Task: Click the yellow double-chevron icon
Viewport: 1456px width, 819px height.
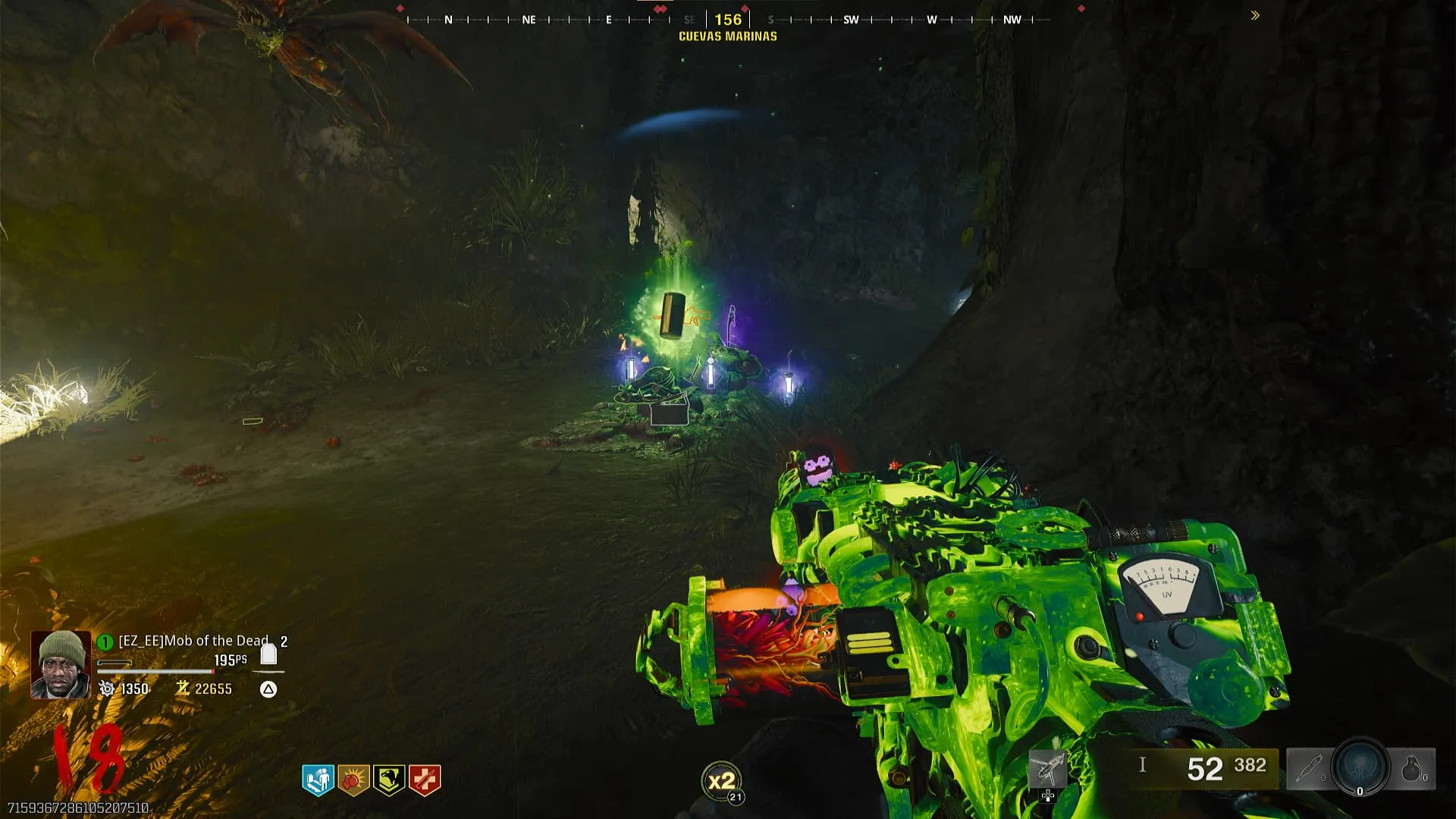Action: coord(1255,15)
